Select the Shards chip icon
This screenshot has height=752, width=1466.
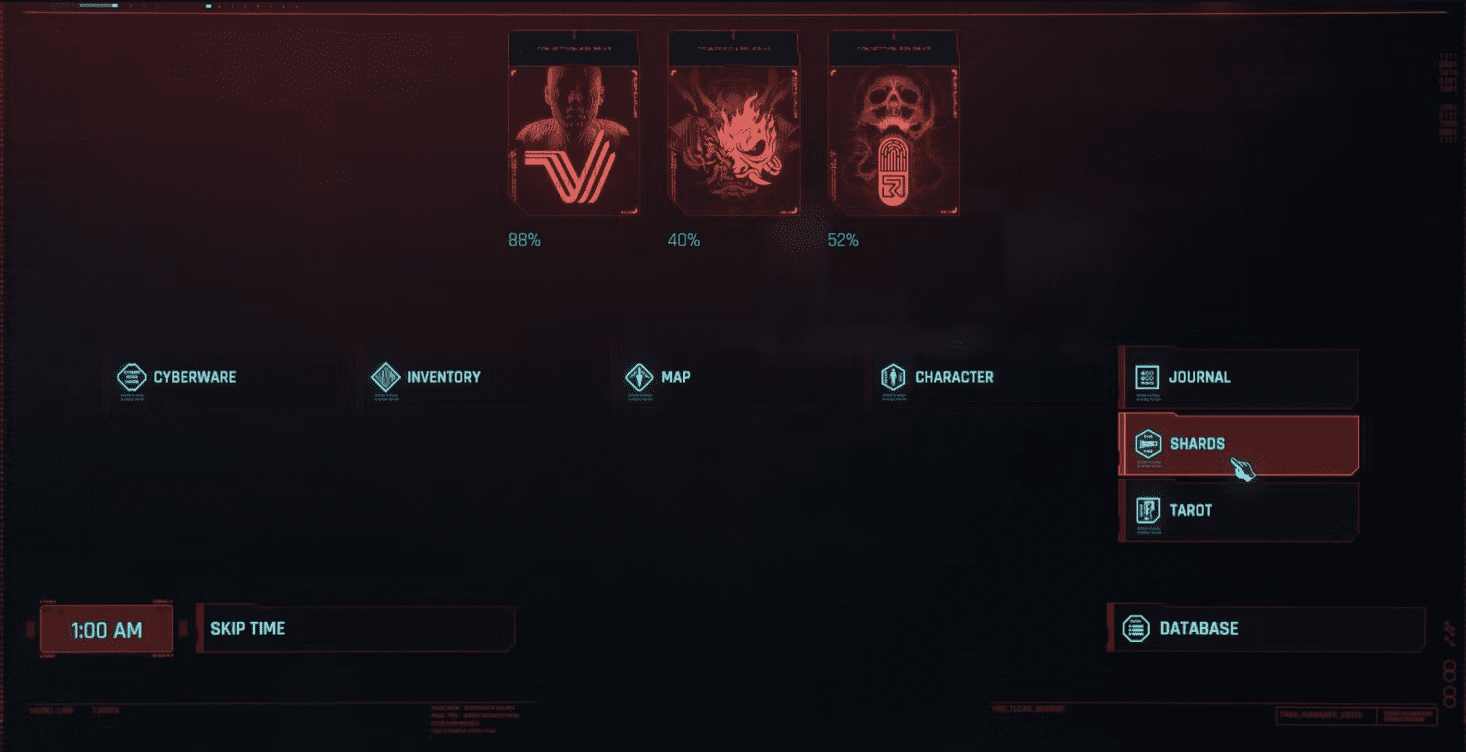(1150, 443)
